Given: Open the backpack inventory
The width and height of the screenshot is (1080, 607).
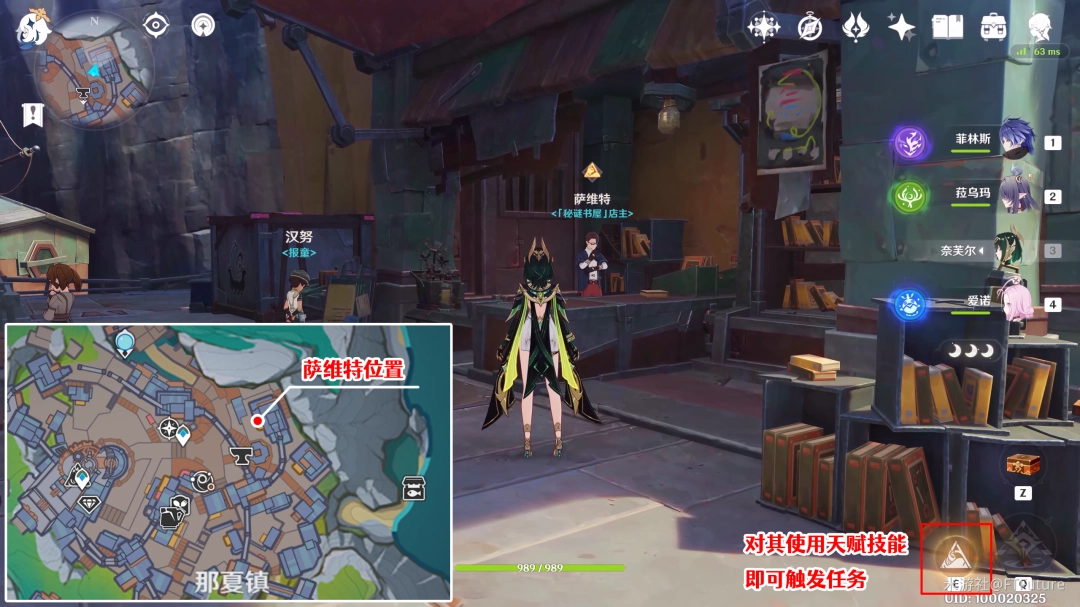Looking at the screenshot, I should 993,27.
